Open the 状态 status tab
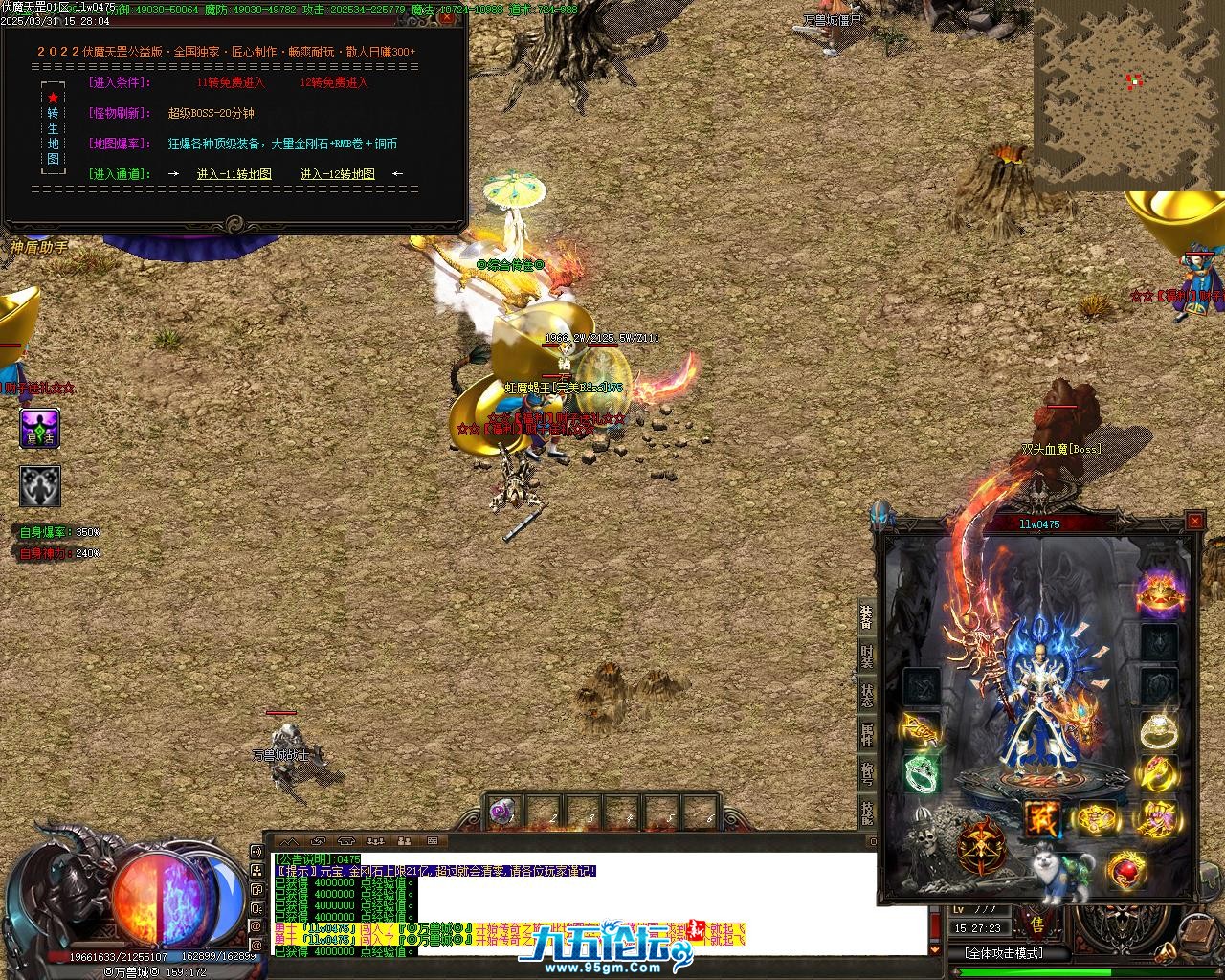The width and height of the screenshot is (1225, 980). [865, 696]
